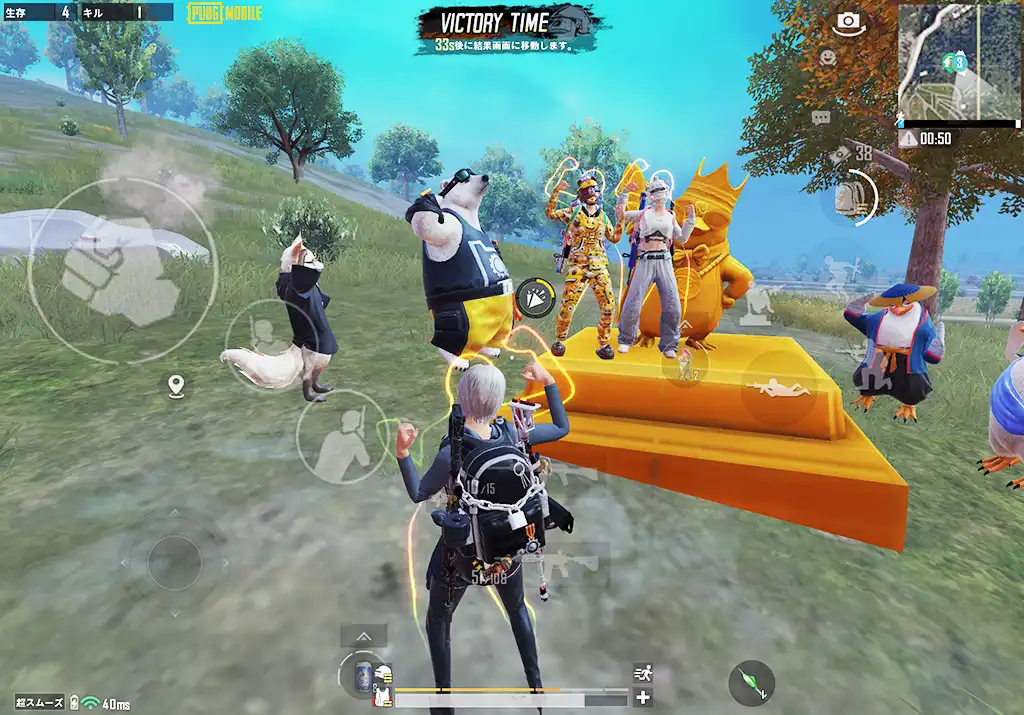The width and height of the screenshot is (1024, 715).
Task: Open the backpack inventory
Action: [850, 194]
